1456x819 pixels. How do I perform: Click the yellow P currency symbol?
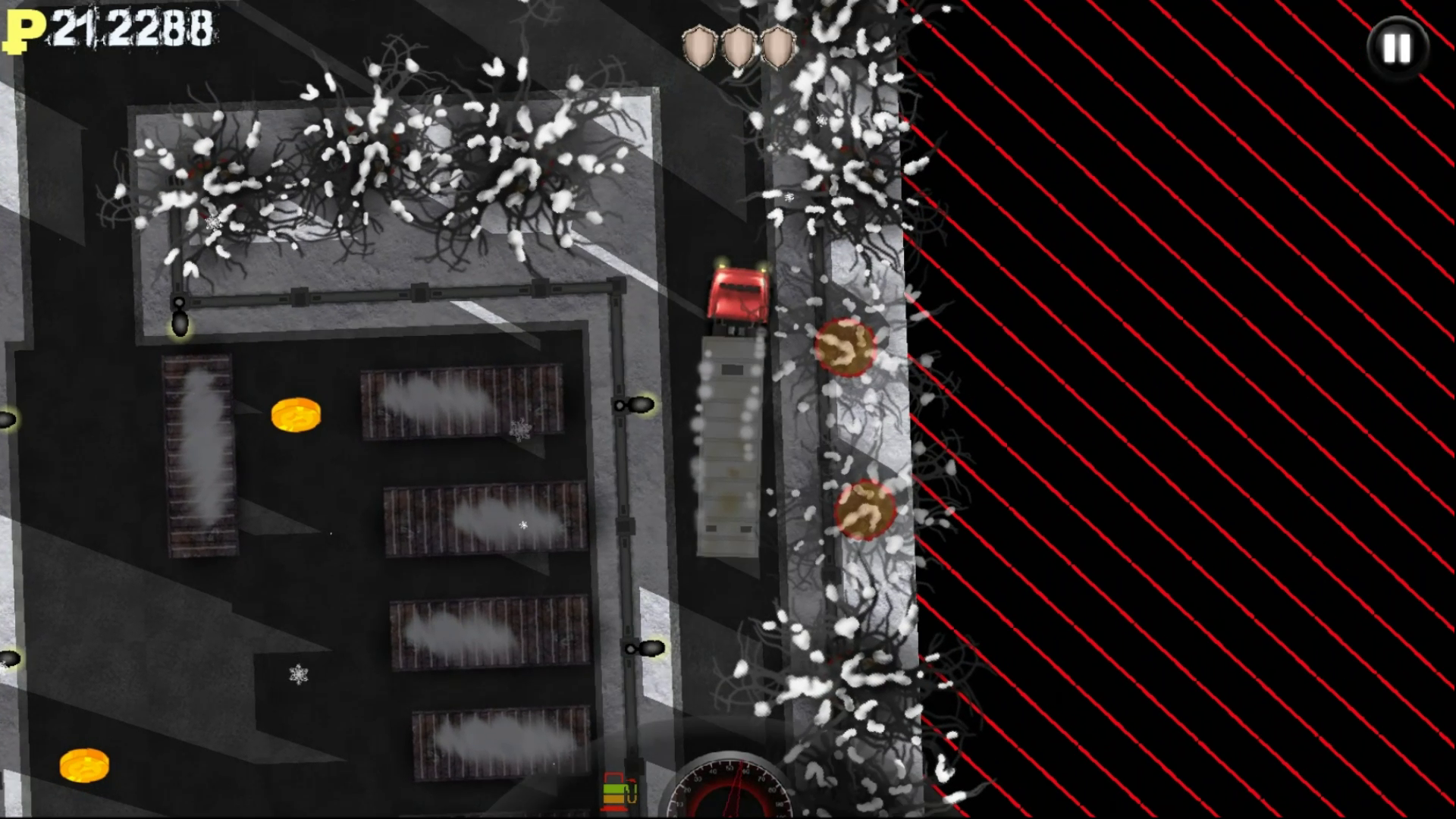pos(25,30)
